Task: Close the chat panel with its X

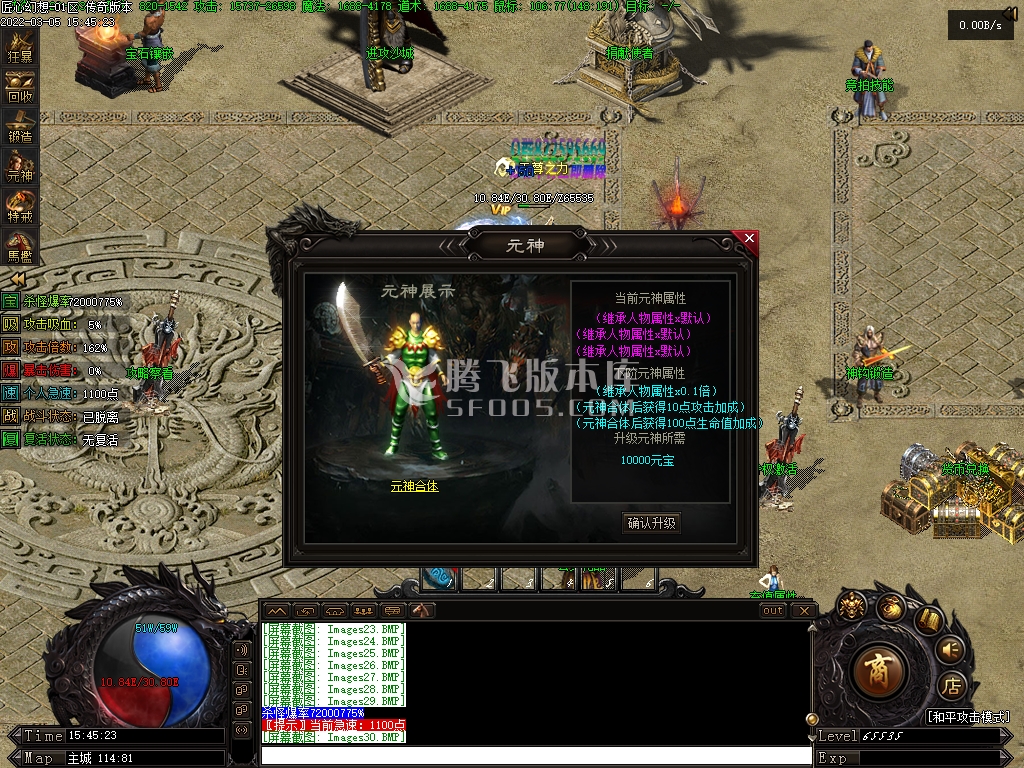Action: [x=805, y=610]
